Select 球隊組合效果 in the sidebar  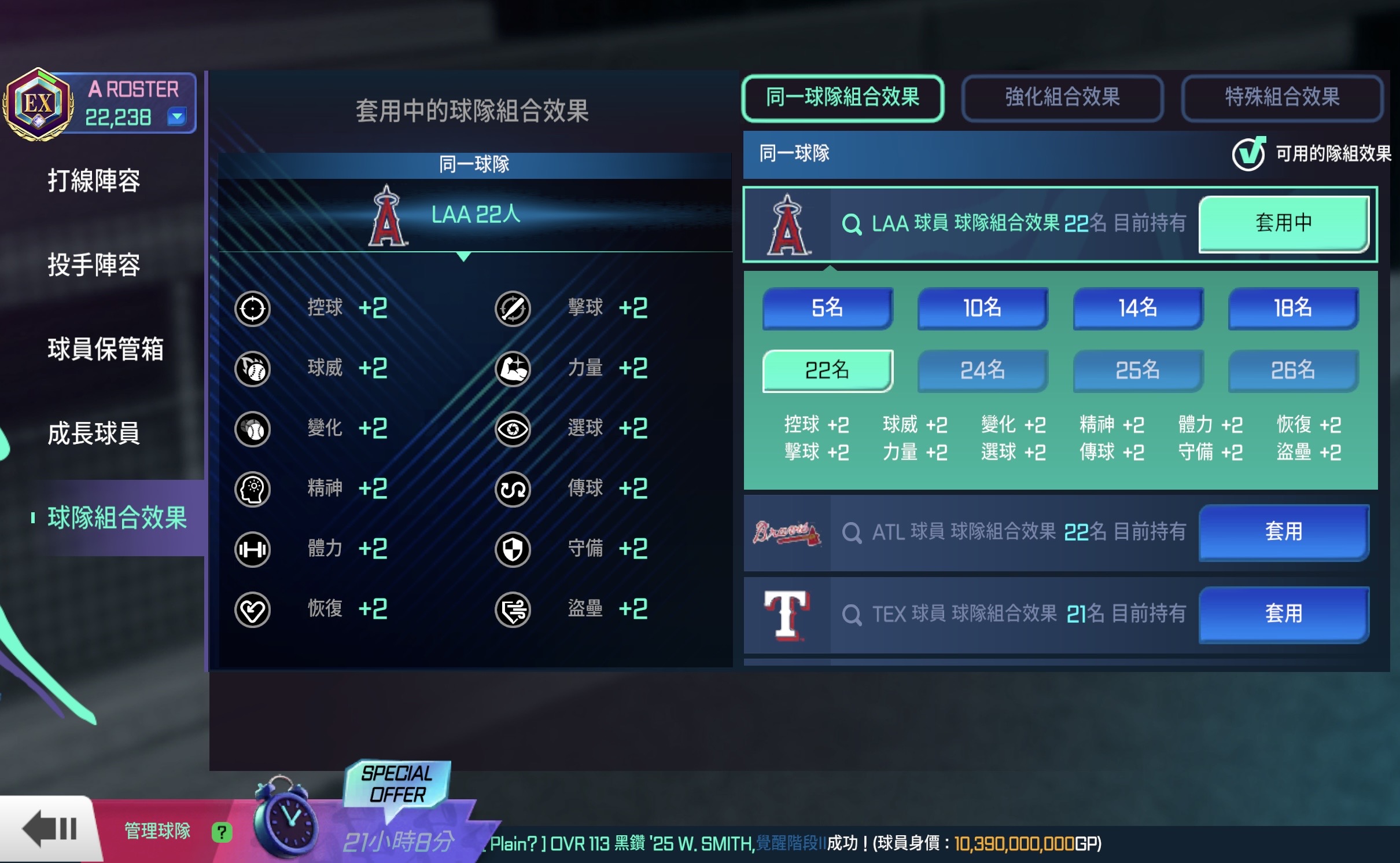click(117, 517)
